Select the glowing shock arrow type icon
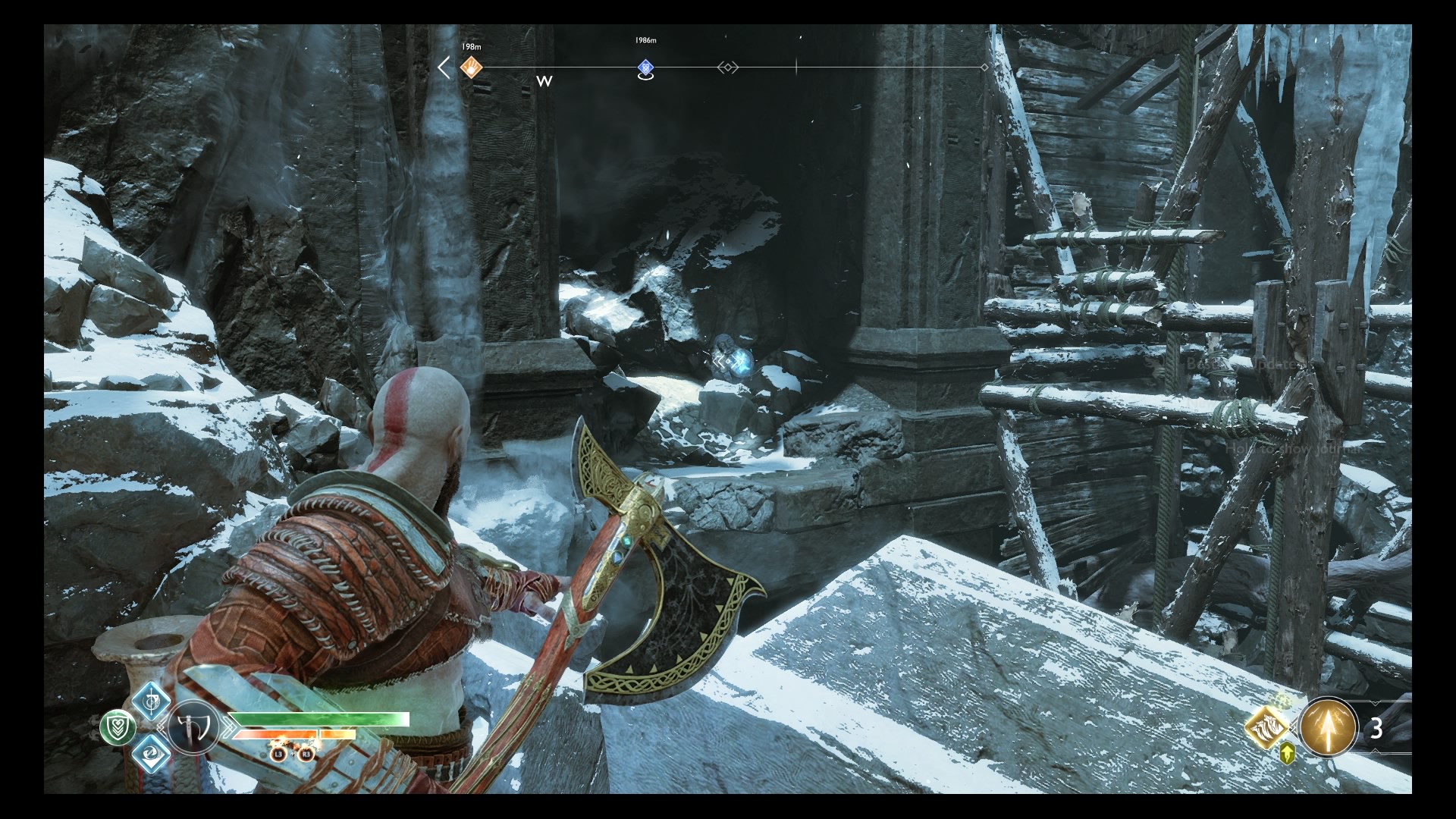 1328,728
